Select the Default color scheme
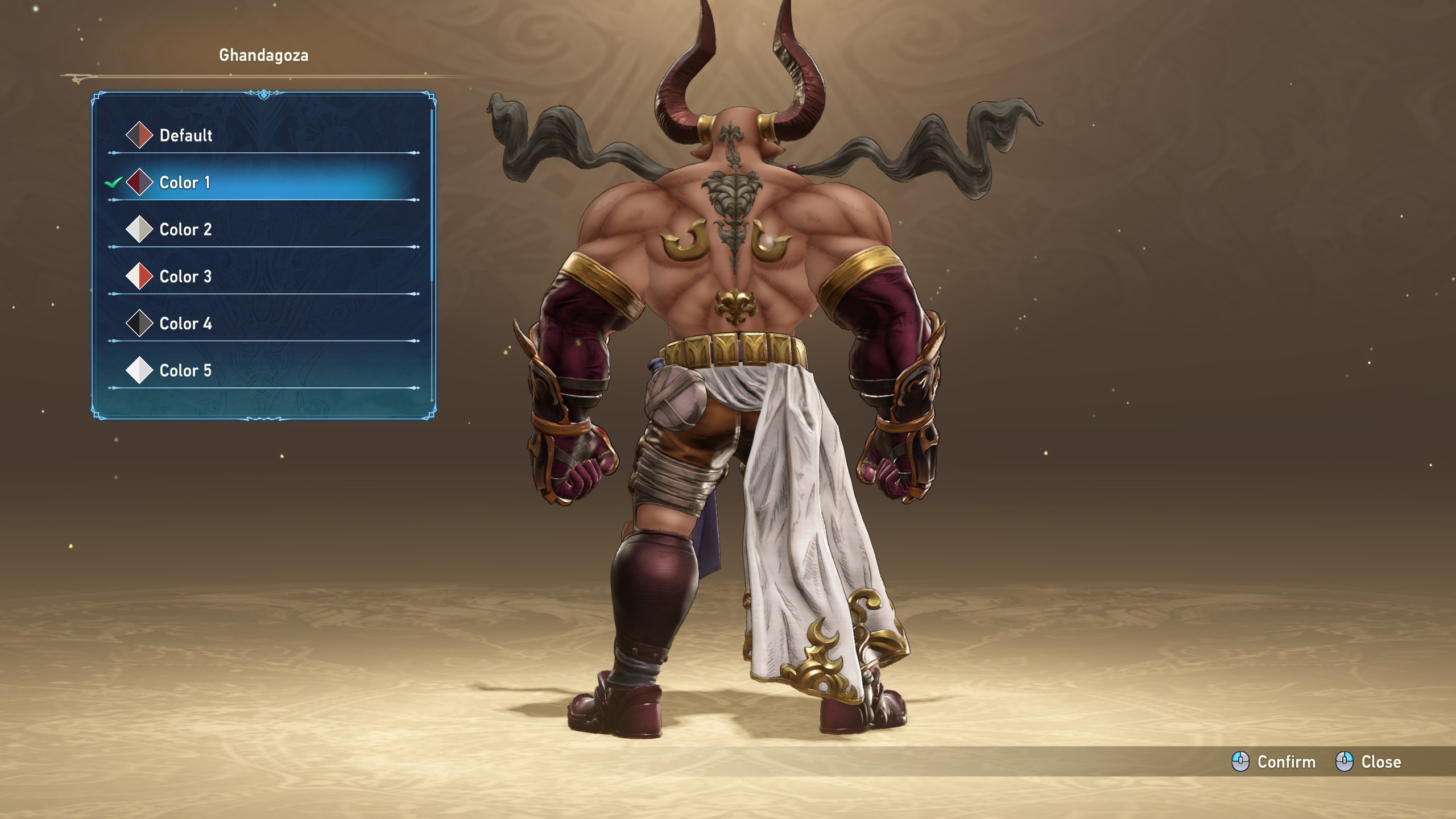Viewport: 1456px width, 819px height. (185, 135)
